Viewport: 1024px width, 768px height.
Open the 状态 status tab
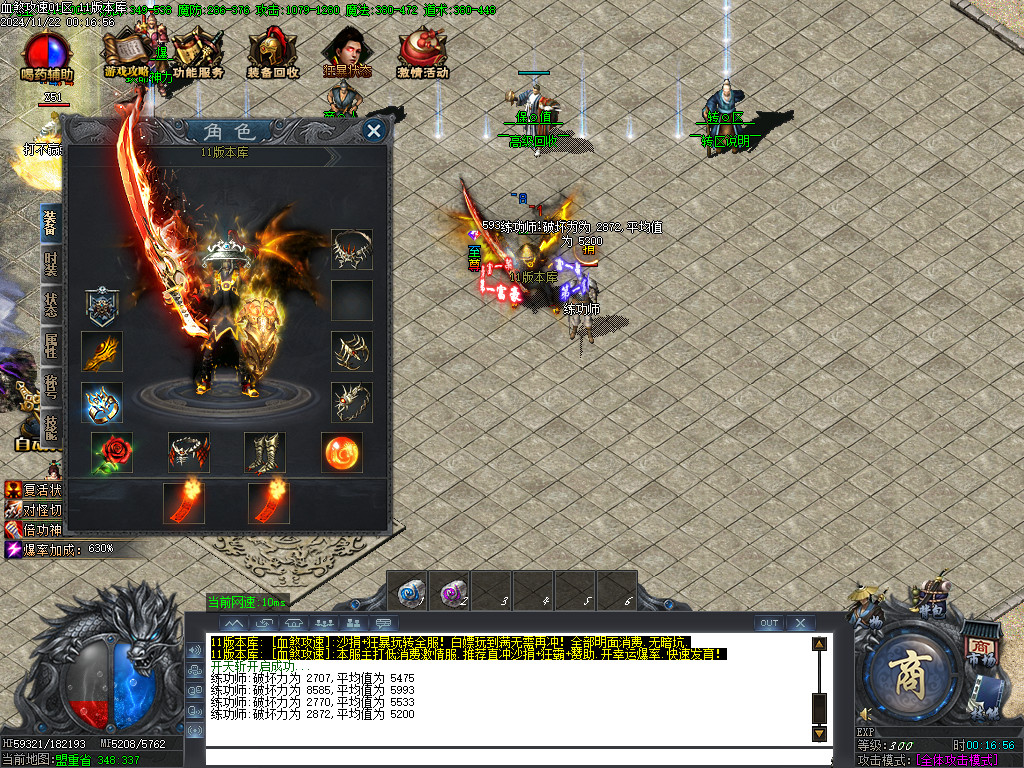[x=51, y=305]
